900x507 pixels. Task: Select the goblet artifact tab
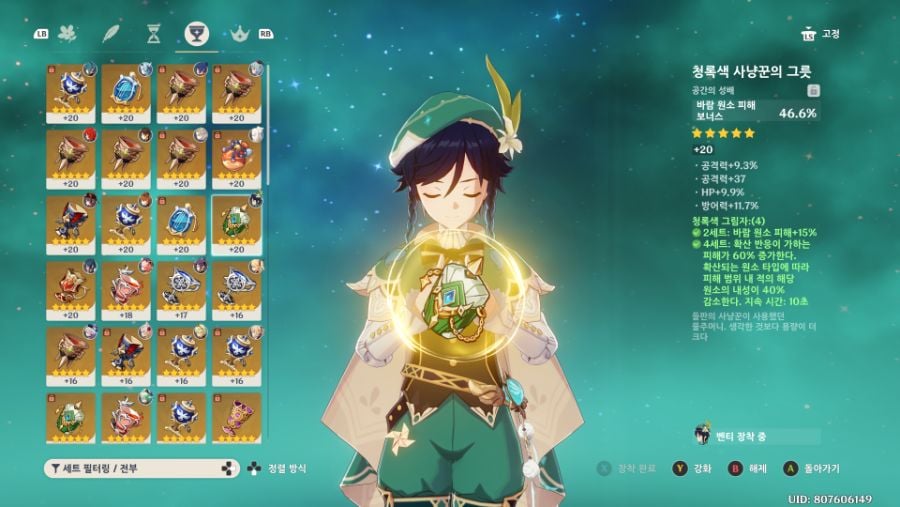coord(196,35)
